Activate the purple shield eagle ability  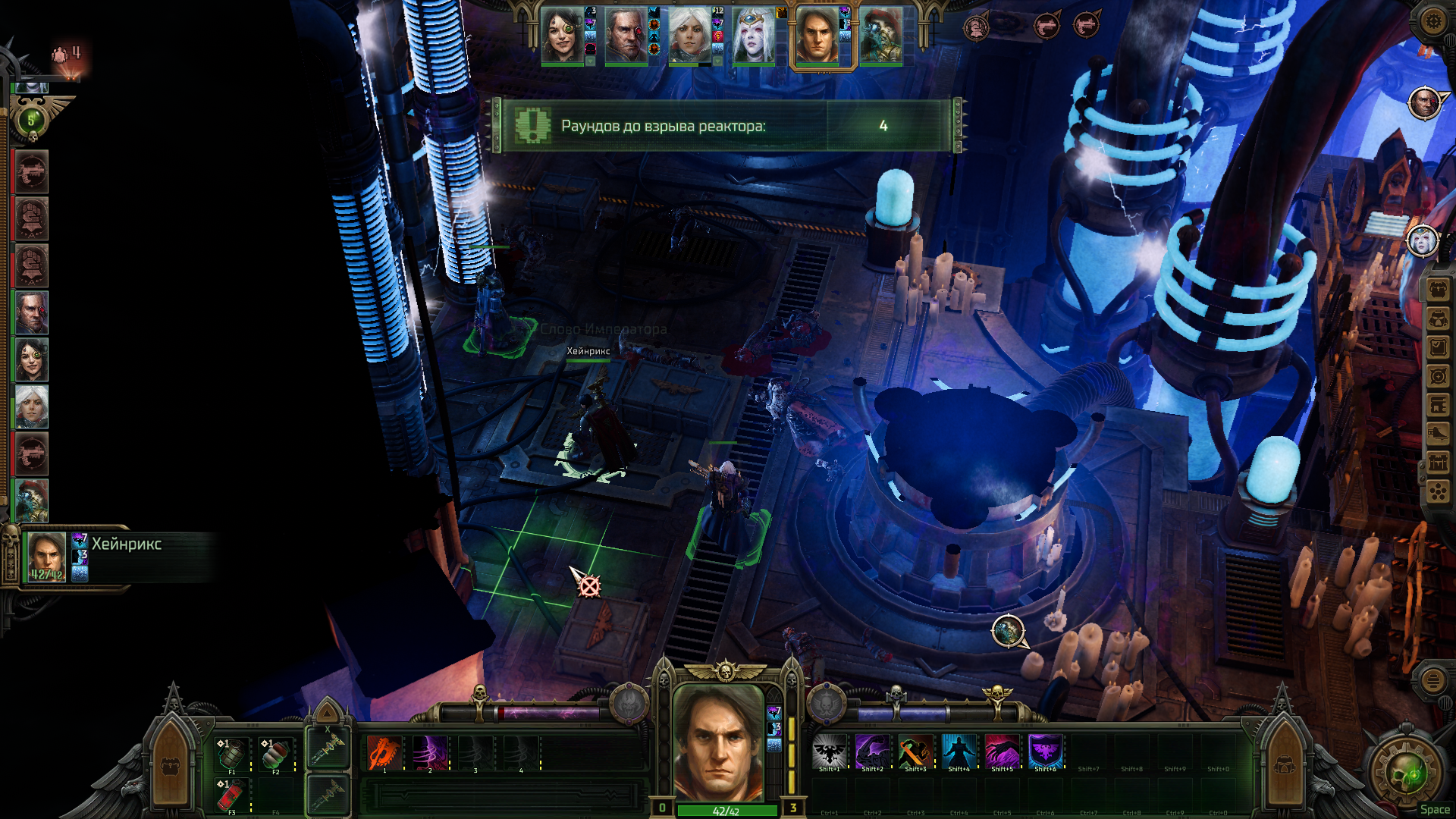tap(1045, 752)
